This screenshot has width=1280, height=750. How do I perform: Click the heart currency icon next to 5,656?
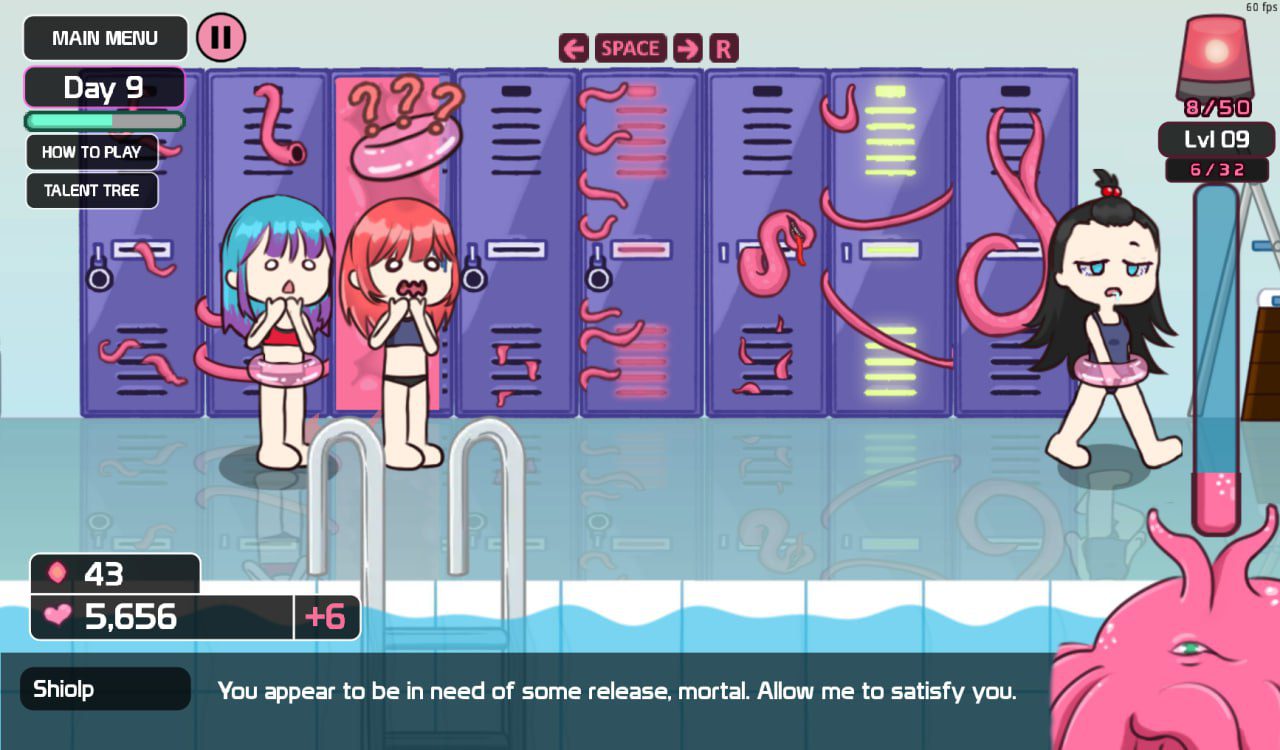coord(57,617)
